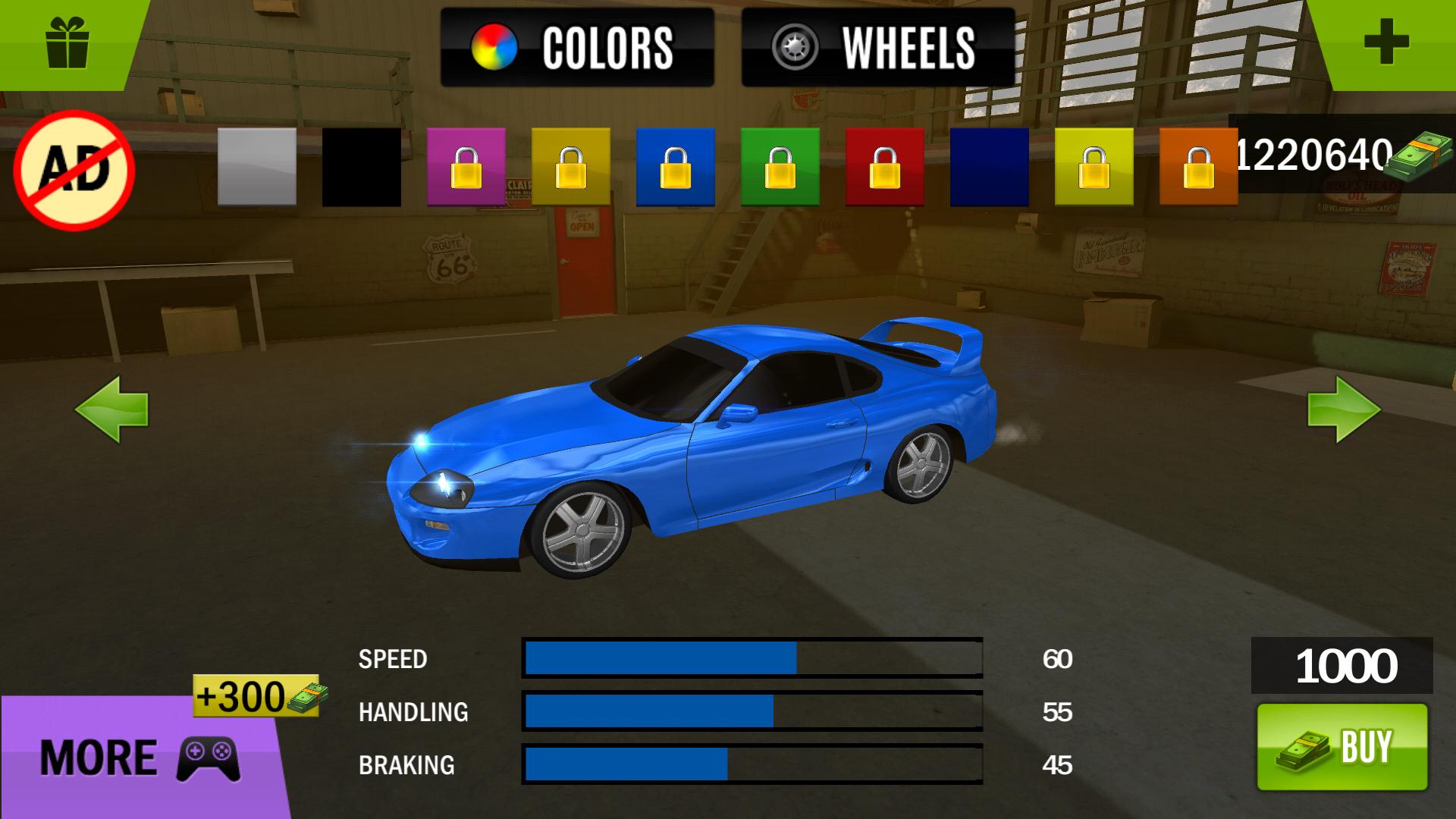This screenshot has height=819, width=1456.
Task: Unlock the orange car color
Action: tap(1200, 167)
